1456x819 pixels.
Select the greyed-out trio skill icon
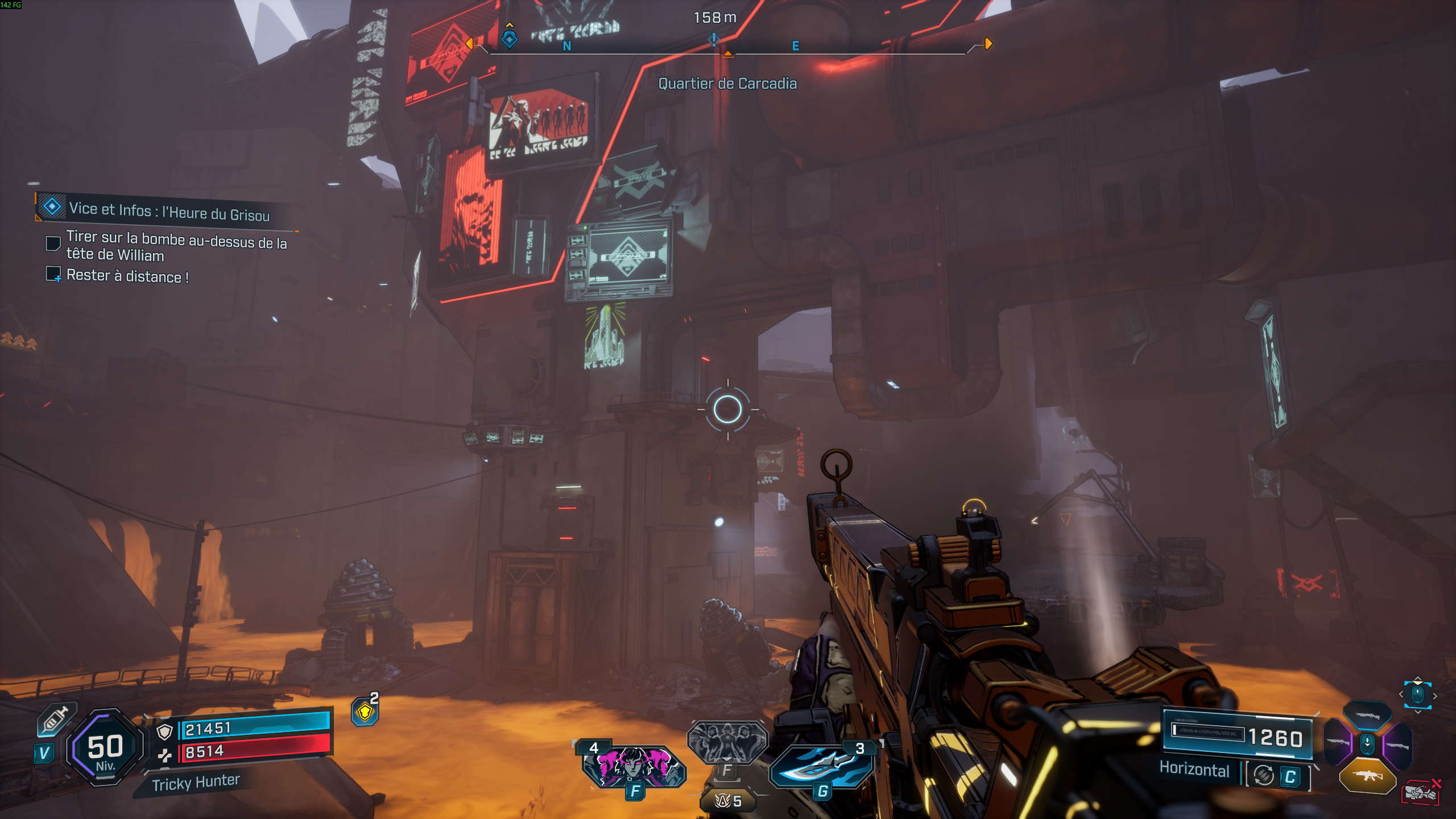tap(727, 742)
